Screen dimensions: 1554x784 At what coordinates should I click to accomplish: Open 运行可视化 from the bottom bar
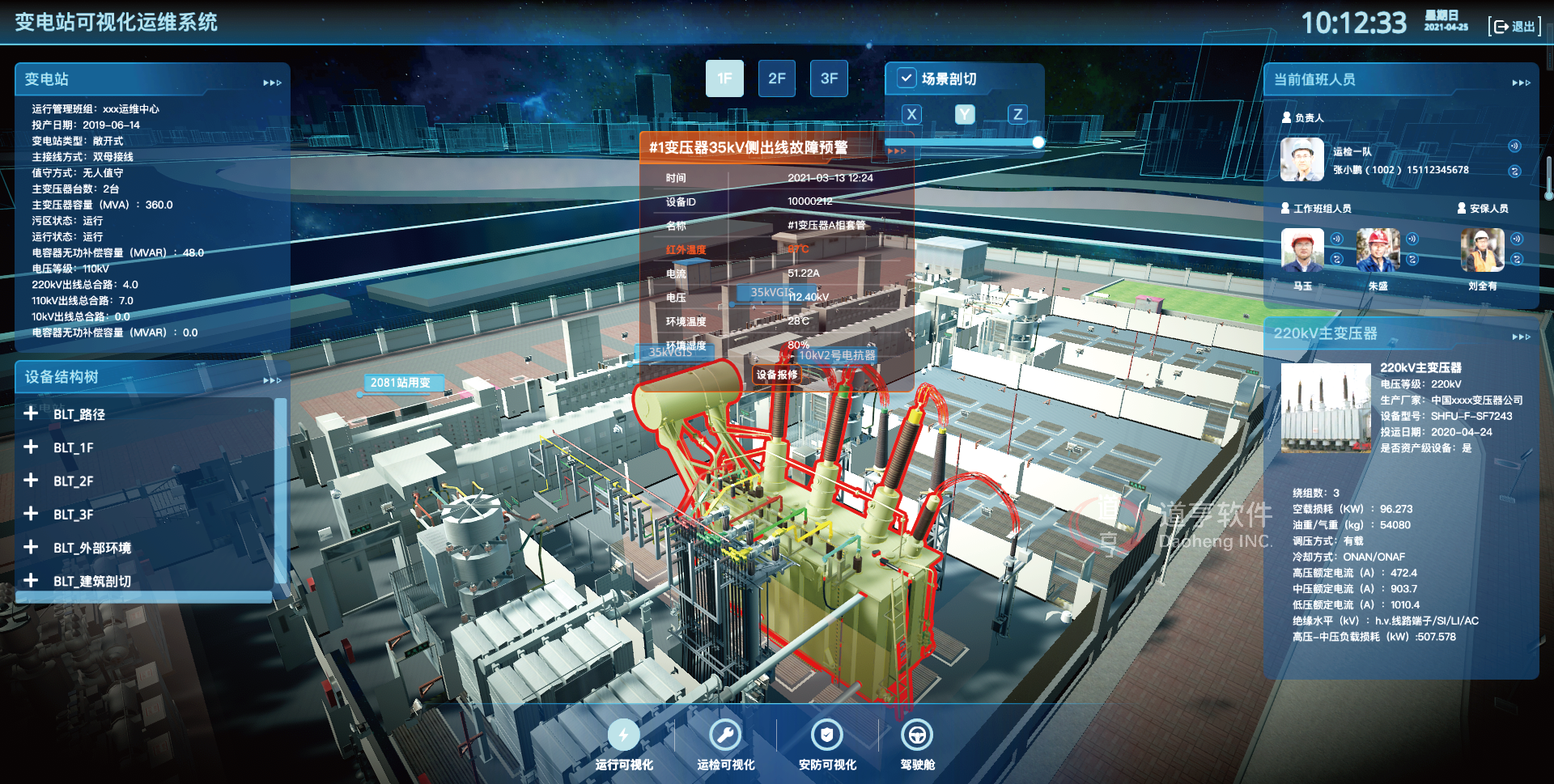pos(623,735)
